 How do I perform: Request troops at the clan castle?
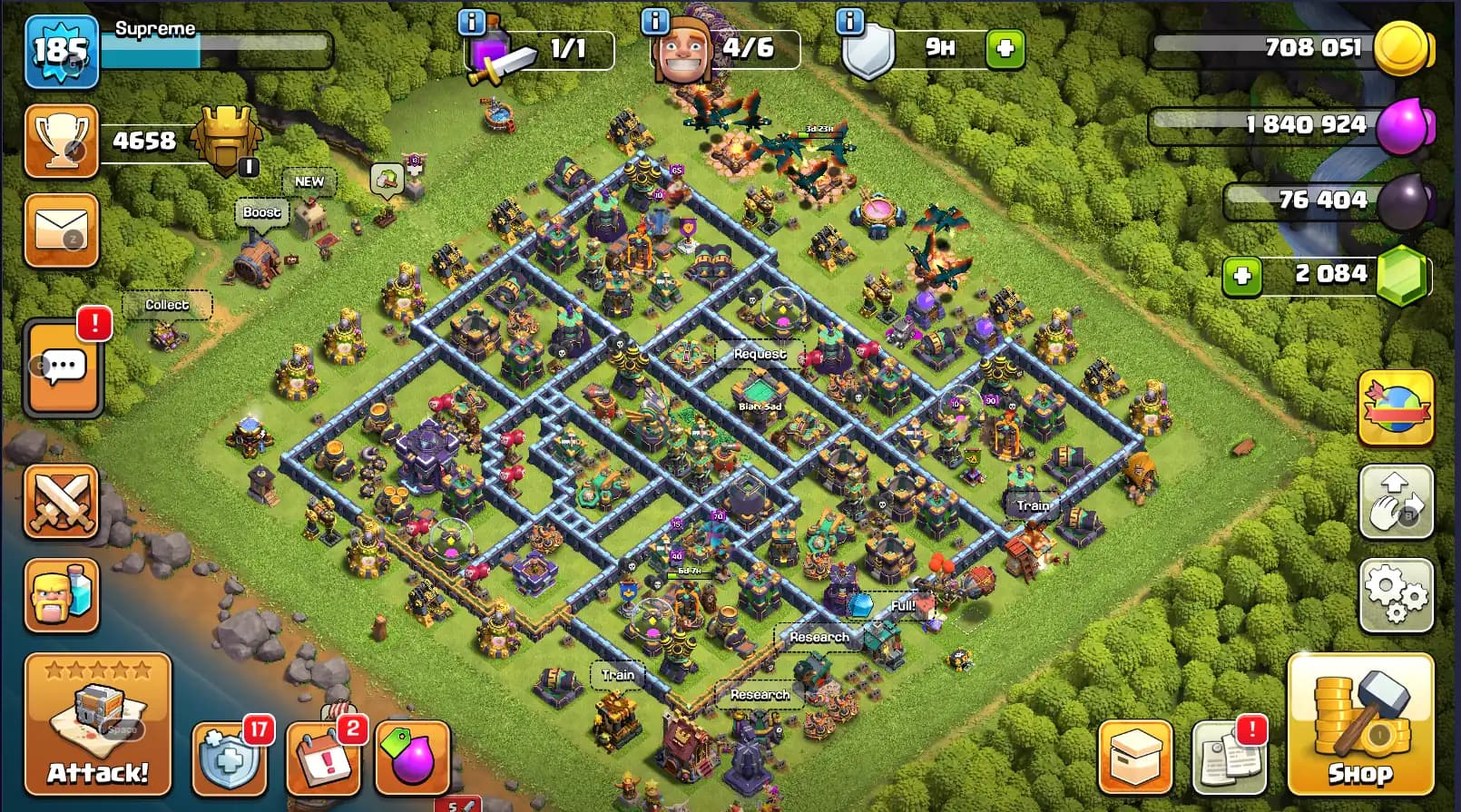tap(760, 354)
